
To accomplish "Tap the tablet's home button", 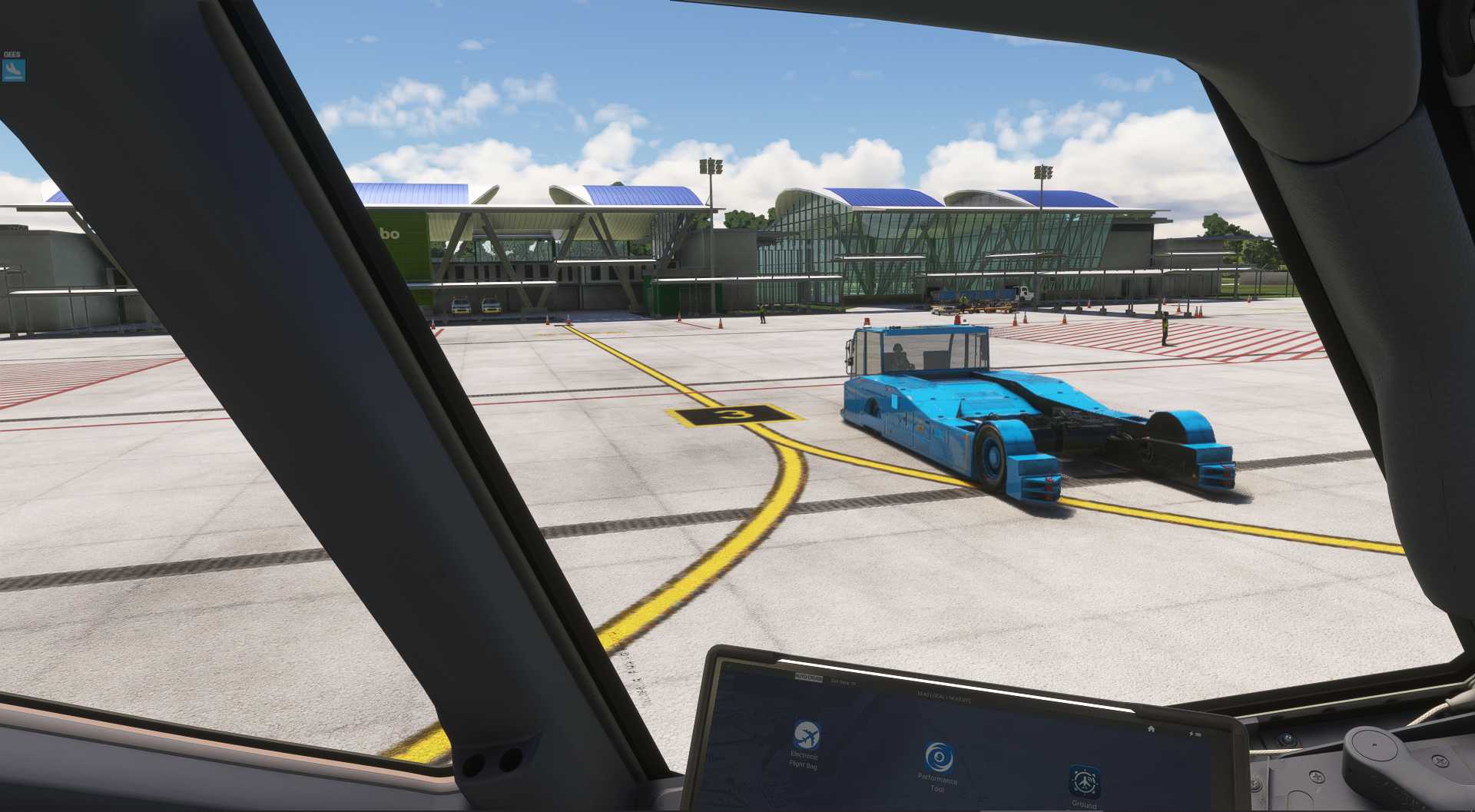I will 1150,728.
